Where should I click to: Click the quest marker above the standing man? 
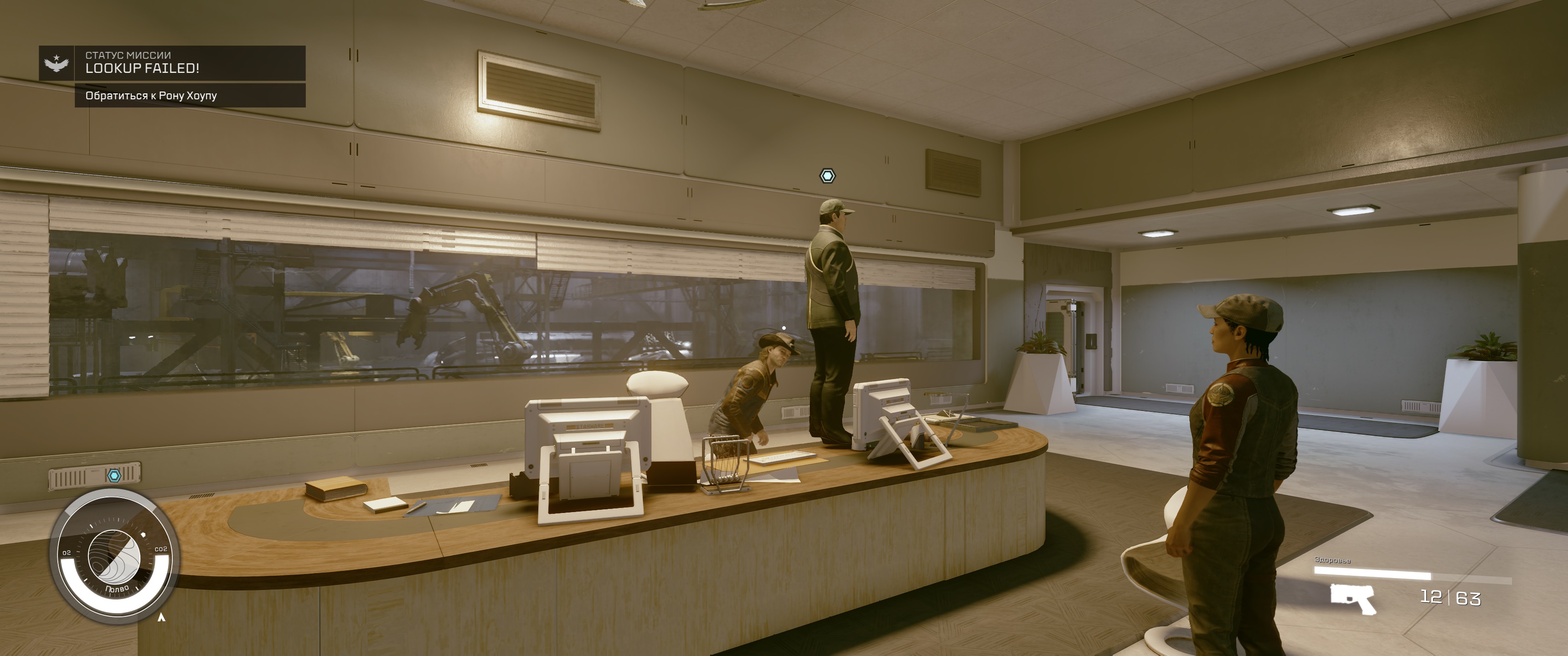coord(827,176)
